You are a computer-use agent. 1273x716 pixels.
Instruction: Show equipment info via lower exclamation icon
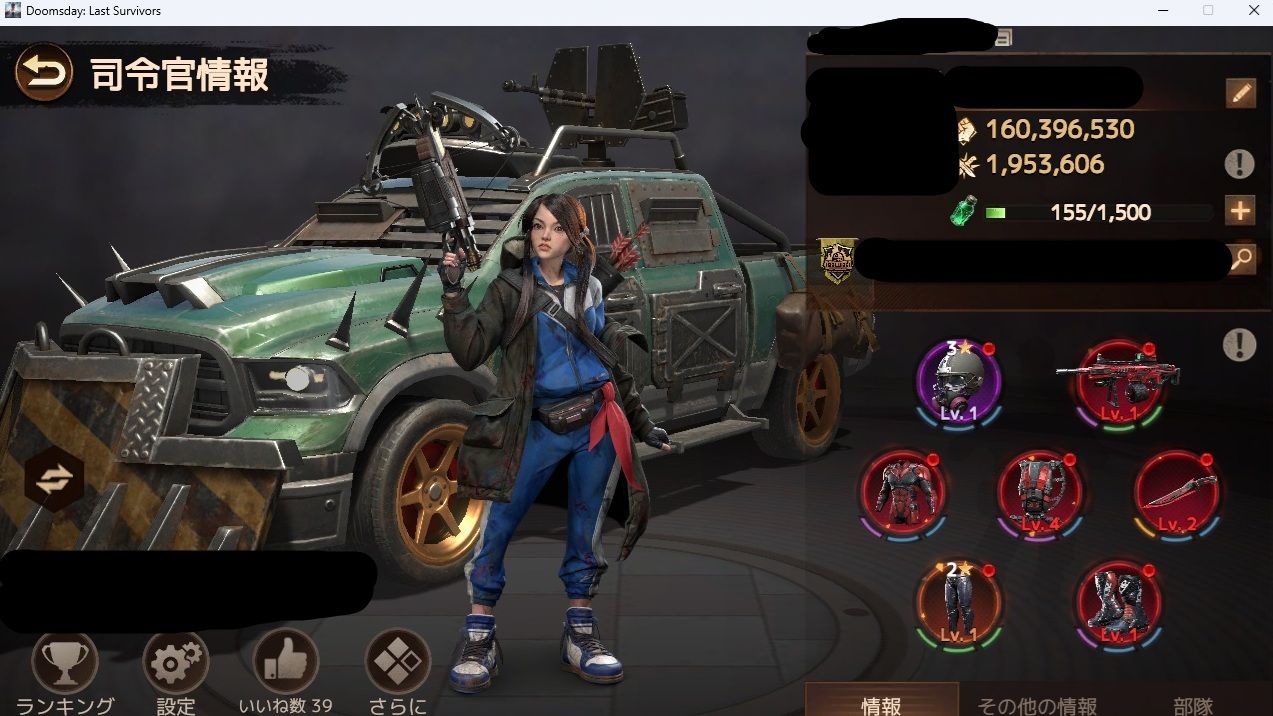pyautogui.click(x=1239, y=345)
